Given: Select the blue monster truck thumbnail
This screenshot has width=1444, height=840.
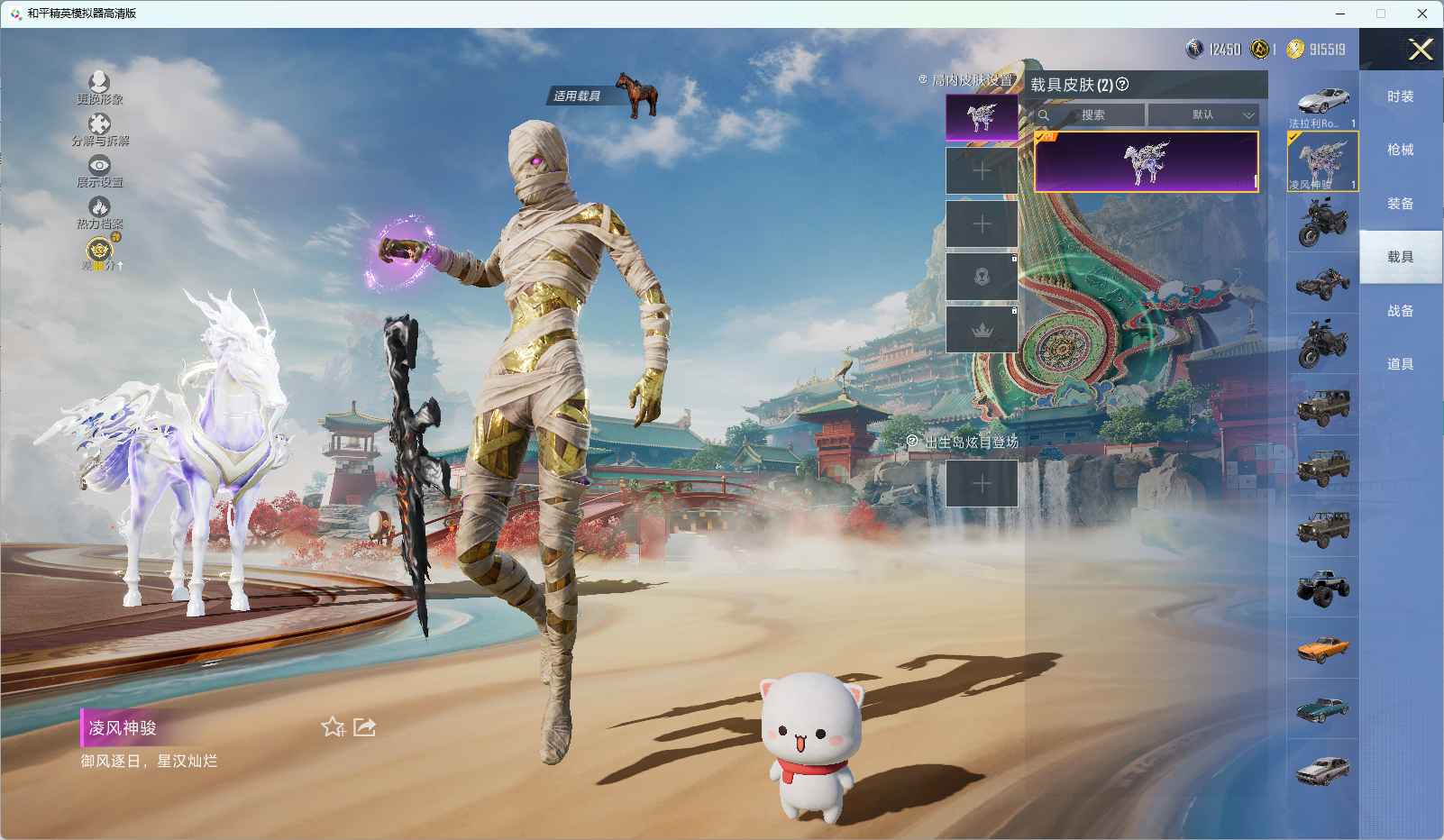Looking at the screenshot, I should (1322, 588).
